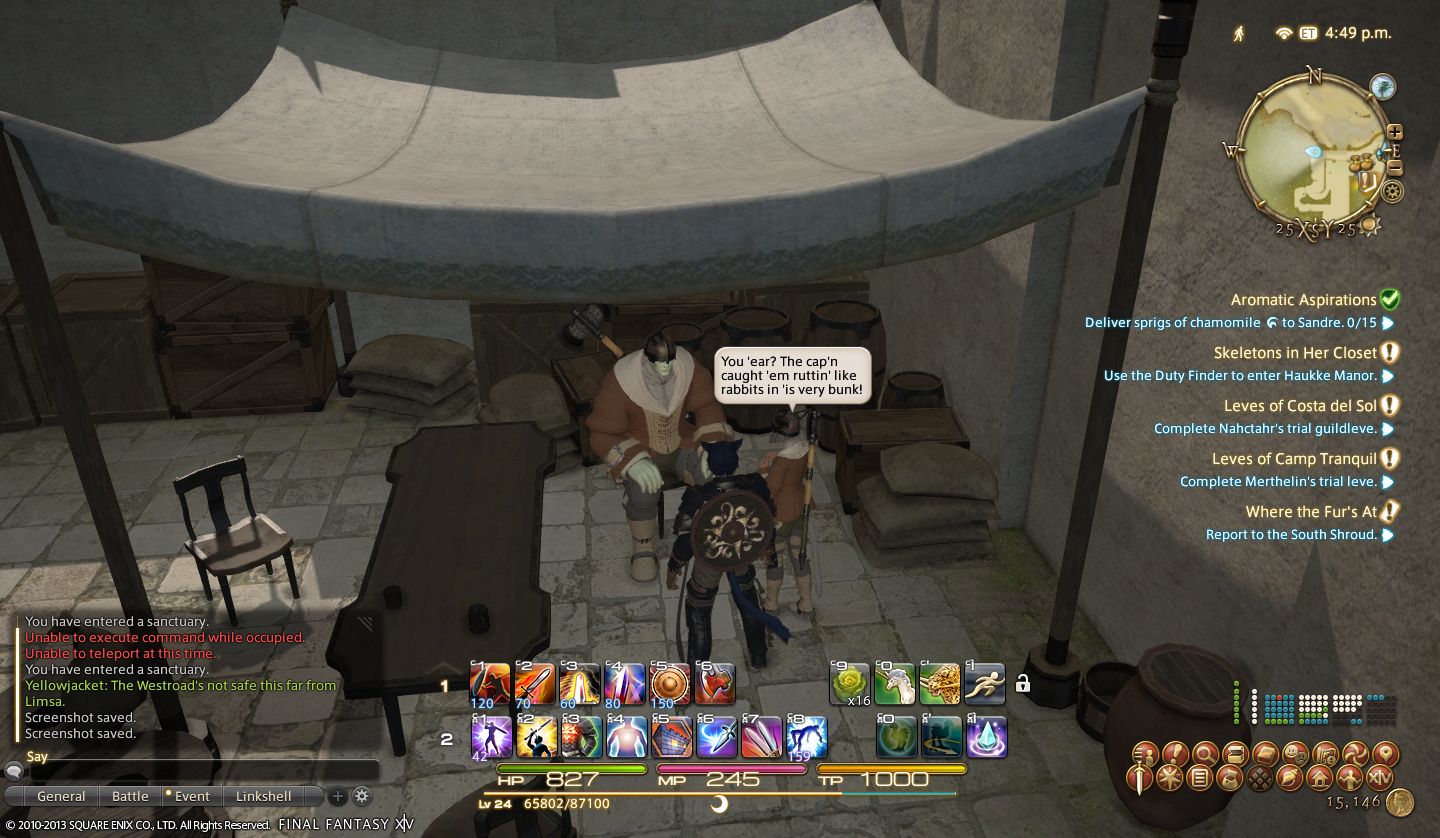Viewport: 1440px width, 838px height.
Task: Open the Aromatic Aspirations quest entry
Action: [1303, 300]
